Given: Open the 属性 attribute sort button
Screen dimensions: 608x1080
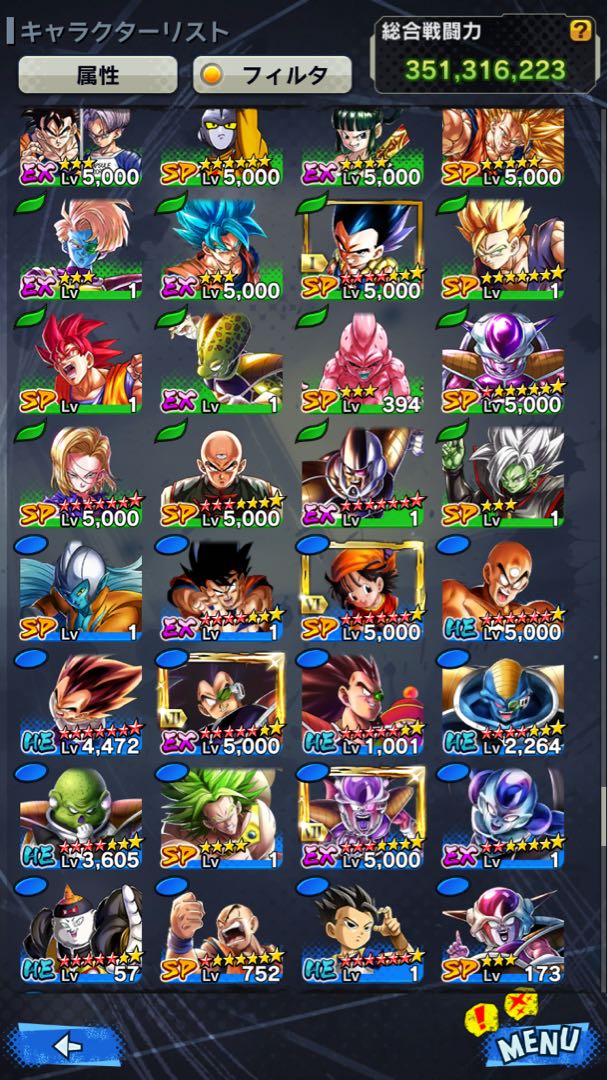Looking at the screenshot, I should point(98,74).
